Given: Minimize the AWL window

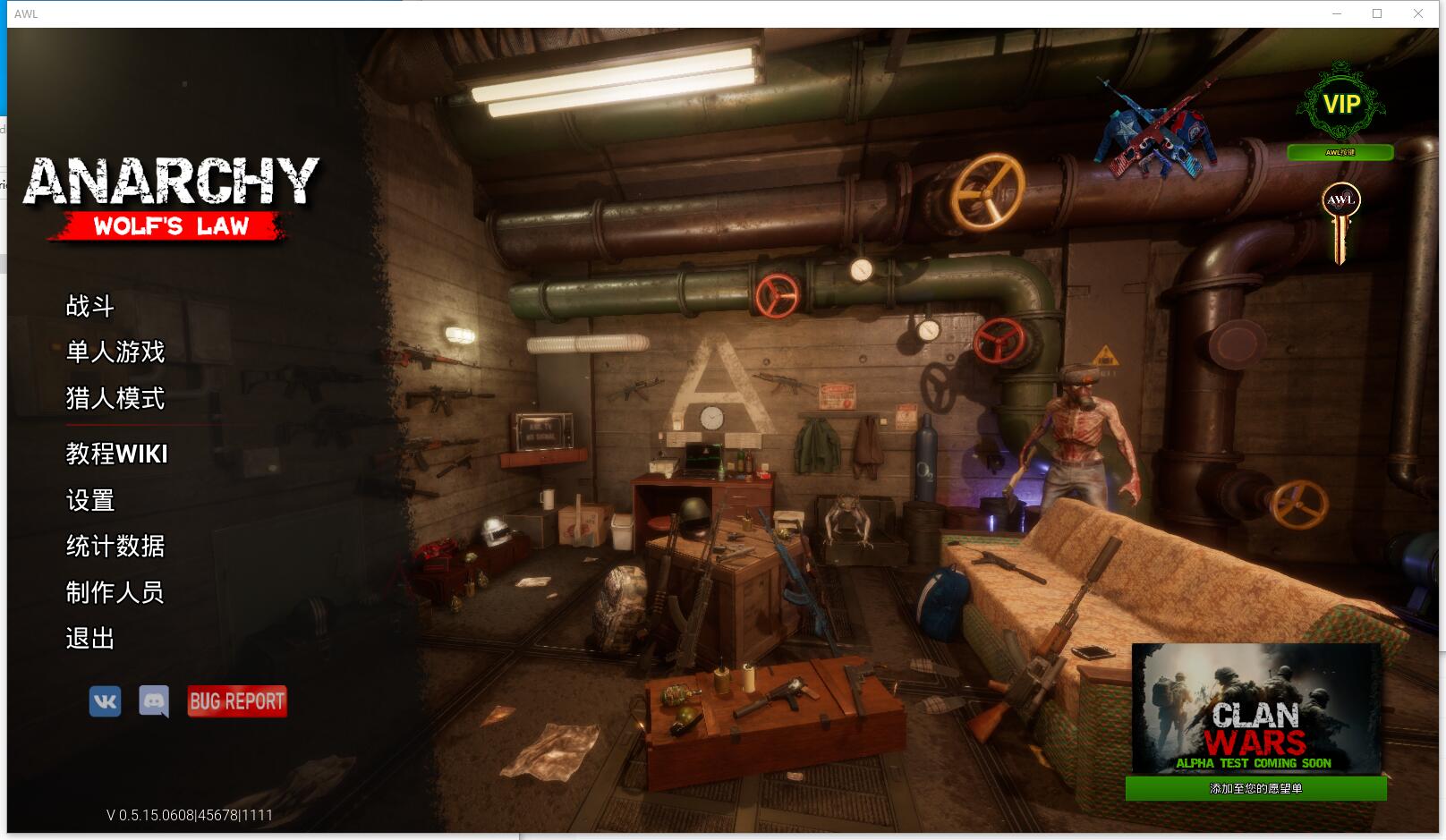Looking at the screenshot, I should [x=1338, y=13].
